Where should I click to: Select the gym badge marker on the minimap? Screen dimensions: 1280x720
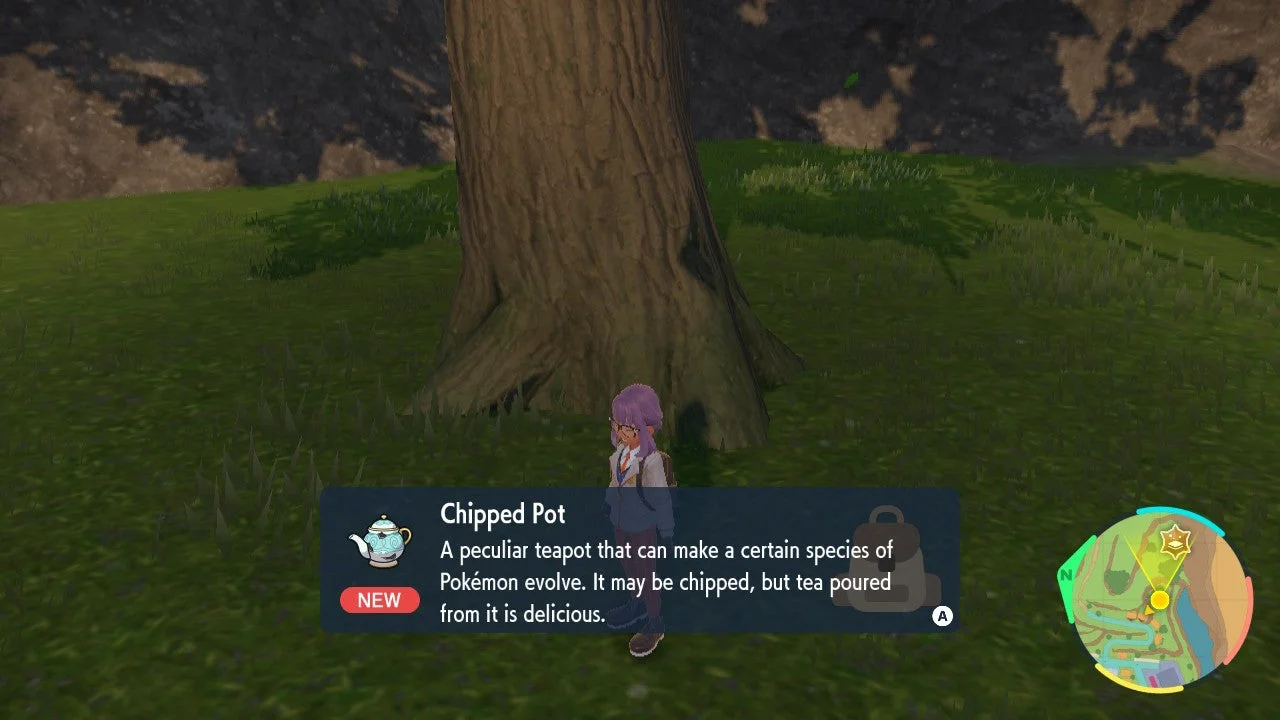[1176, 540]
